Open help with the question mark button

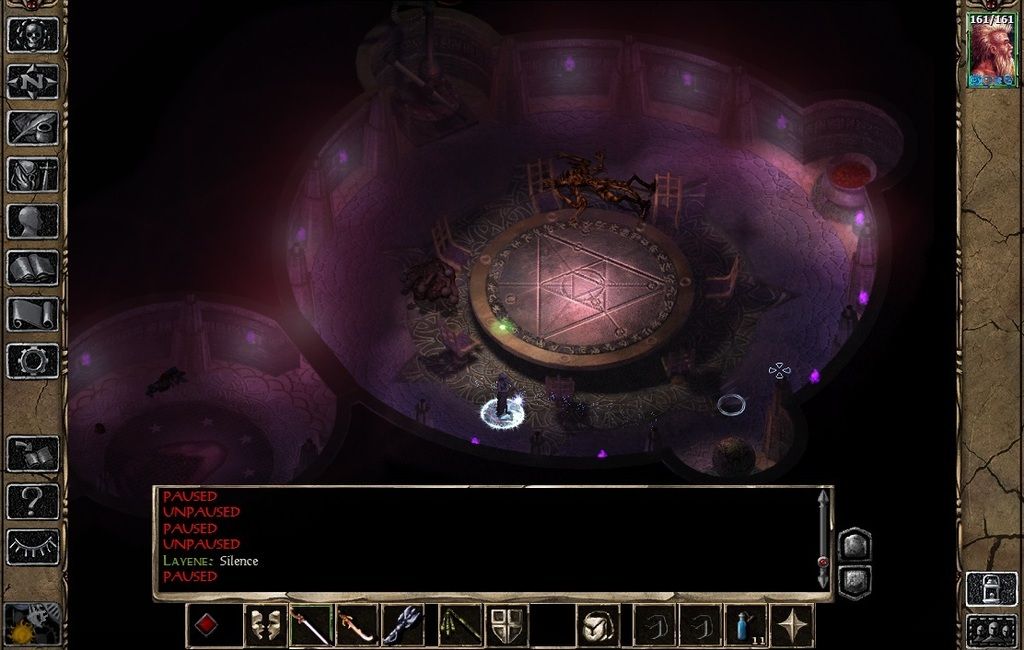pos(33,500)
